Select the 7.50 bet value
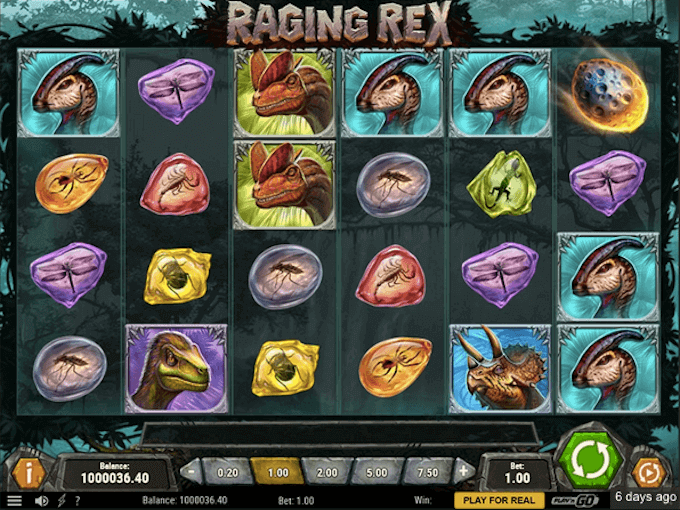680x510 pixels. (428, 470)
